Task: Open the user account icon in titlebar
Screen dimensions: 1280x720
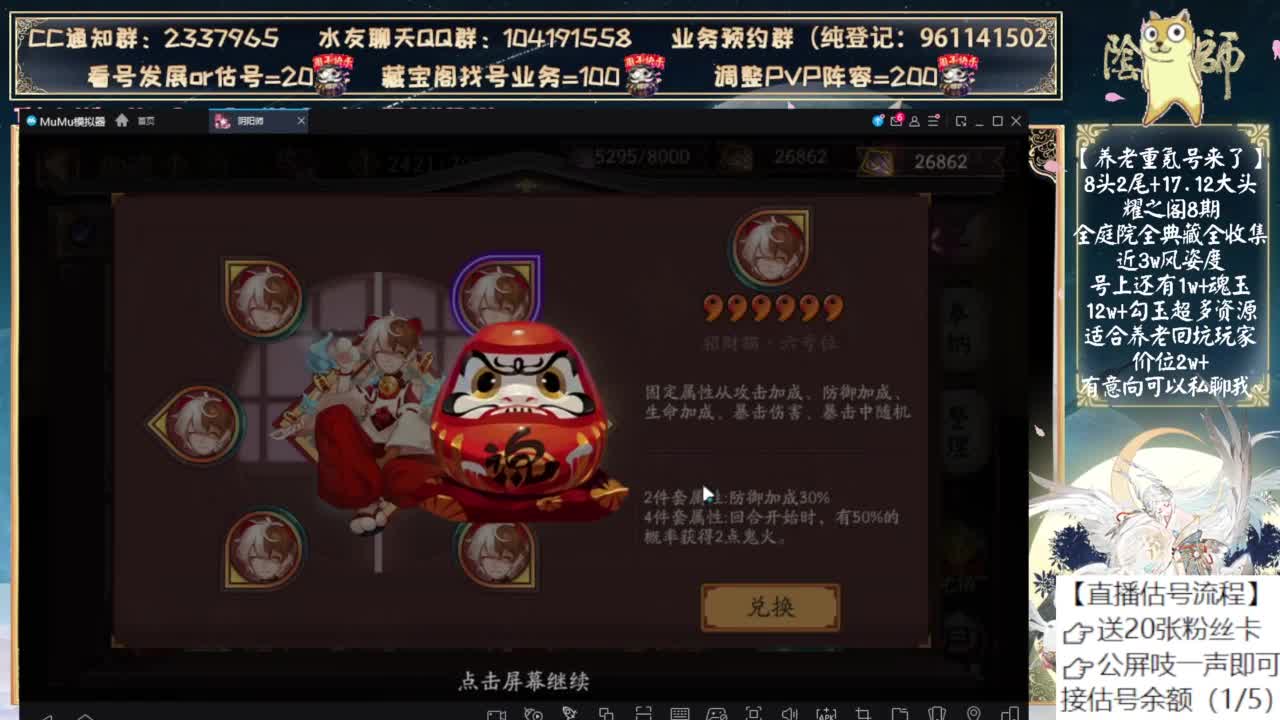Action: click(915, 121)
